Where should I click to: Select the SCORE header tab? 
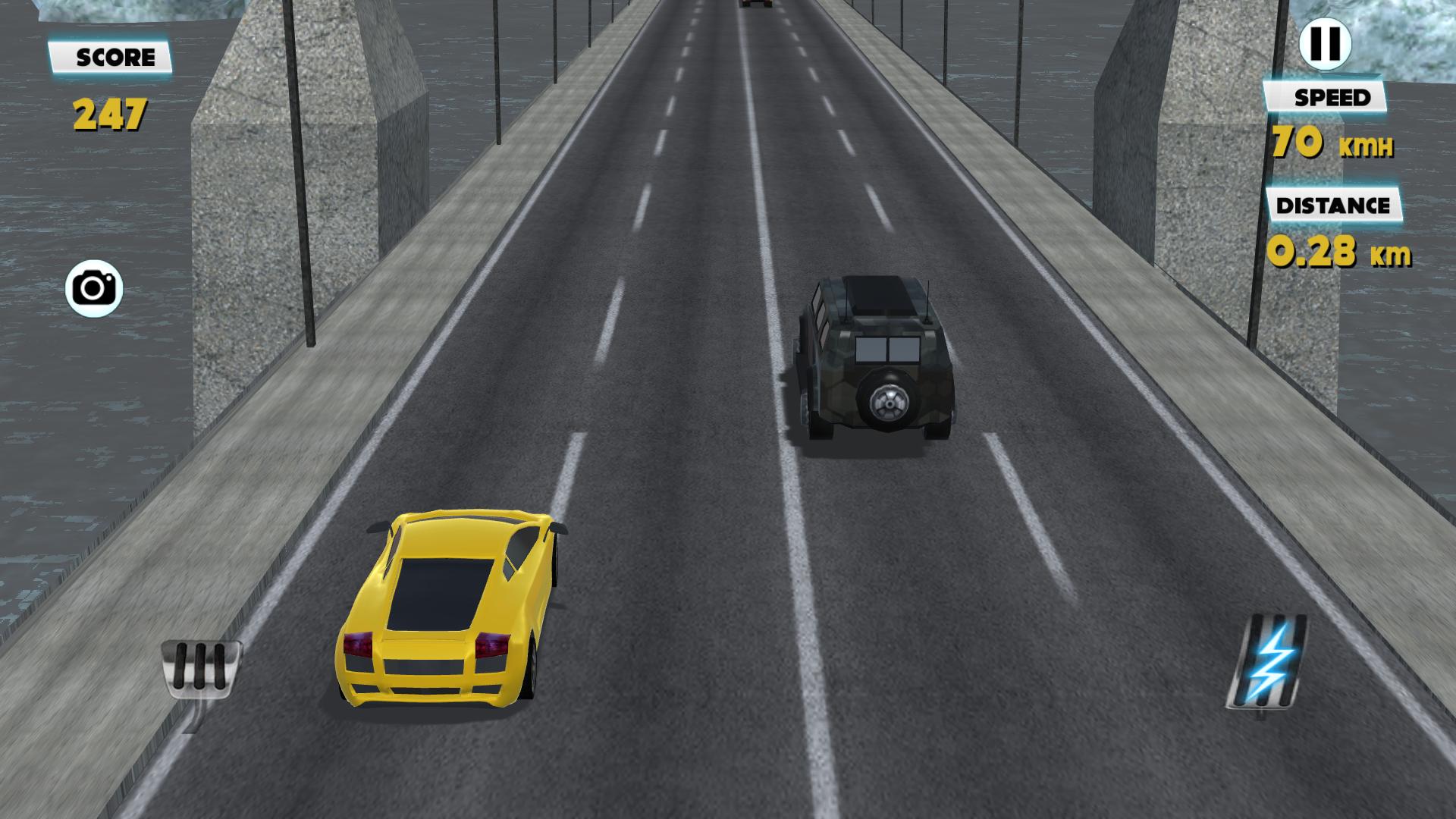pos(111,55)
